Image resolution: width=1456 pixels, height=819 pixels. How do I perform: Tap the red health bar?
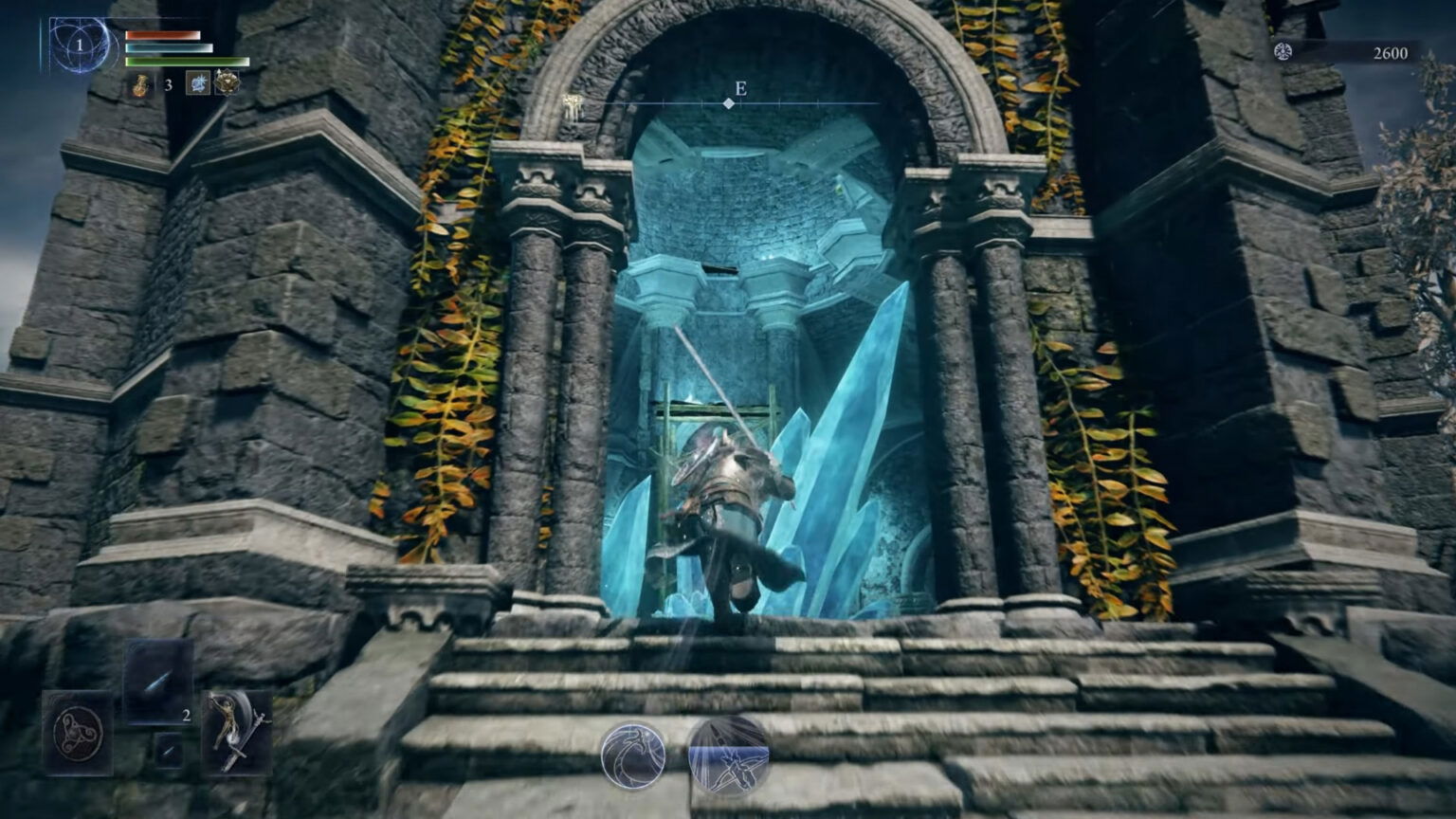pos(163,35)
